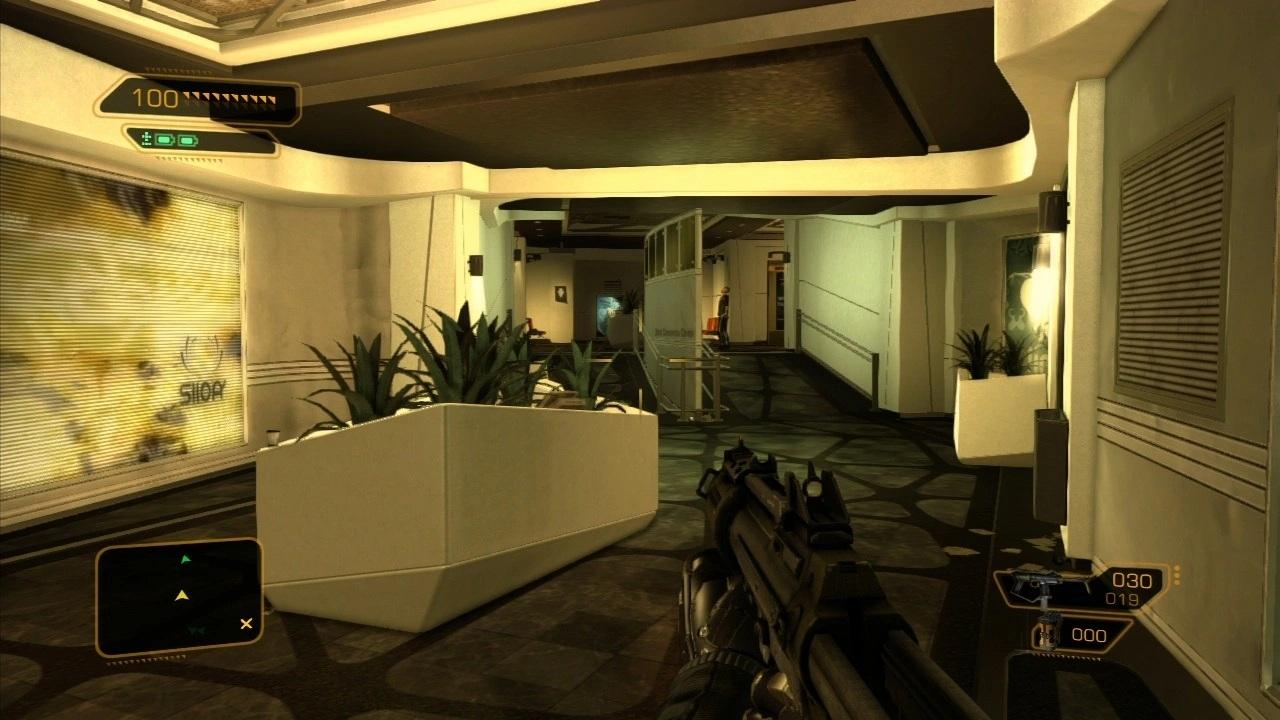
Task: Toggle the second fire-mode dot indicator
Action: tap(1176, 575)
